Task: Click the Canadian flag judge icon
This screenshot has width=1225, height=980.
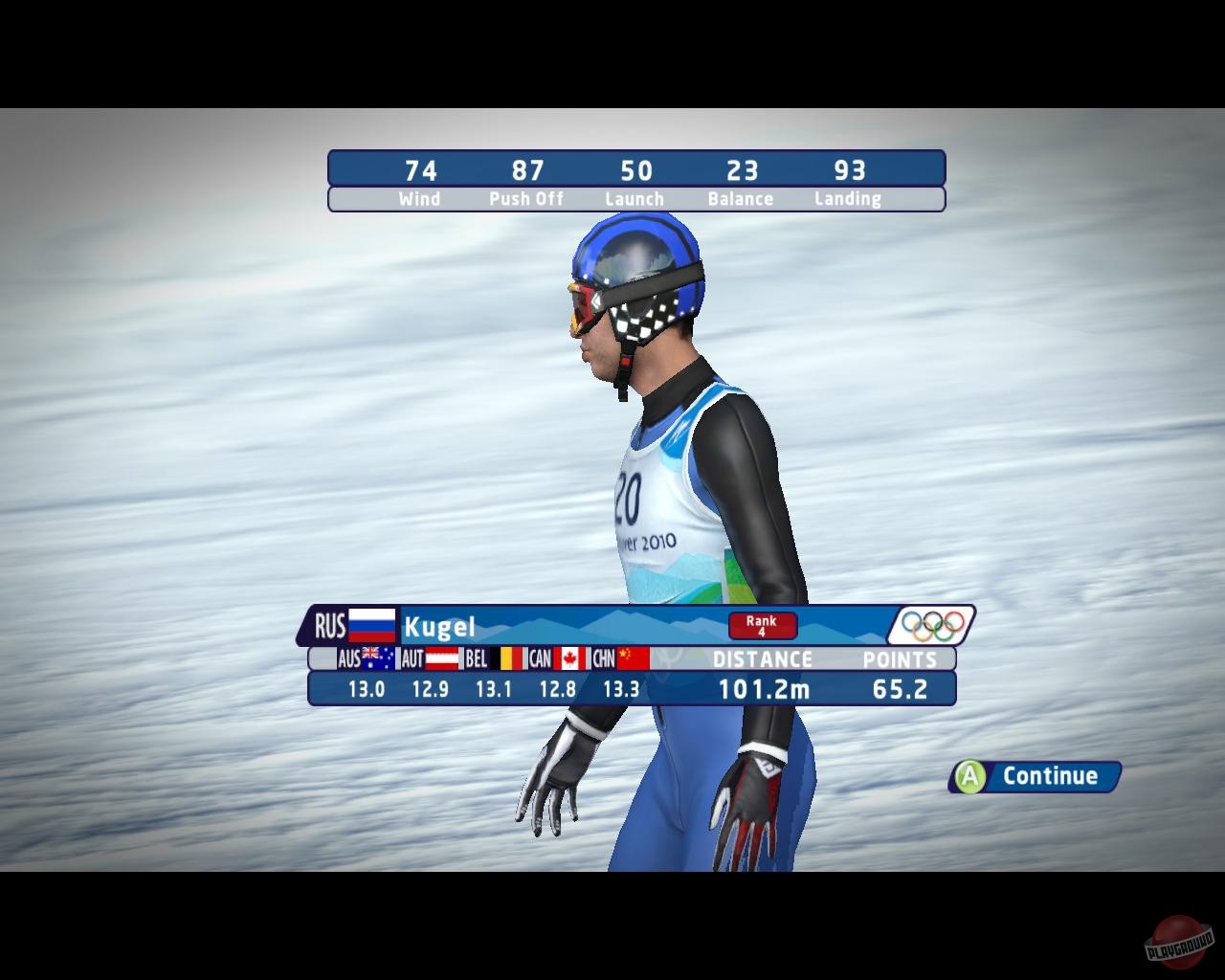Action: (570, 659)
